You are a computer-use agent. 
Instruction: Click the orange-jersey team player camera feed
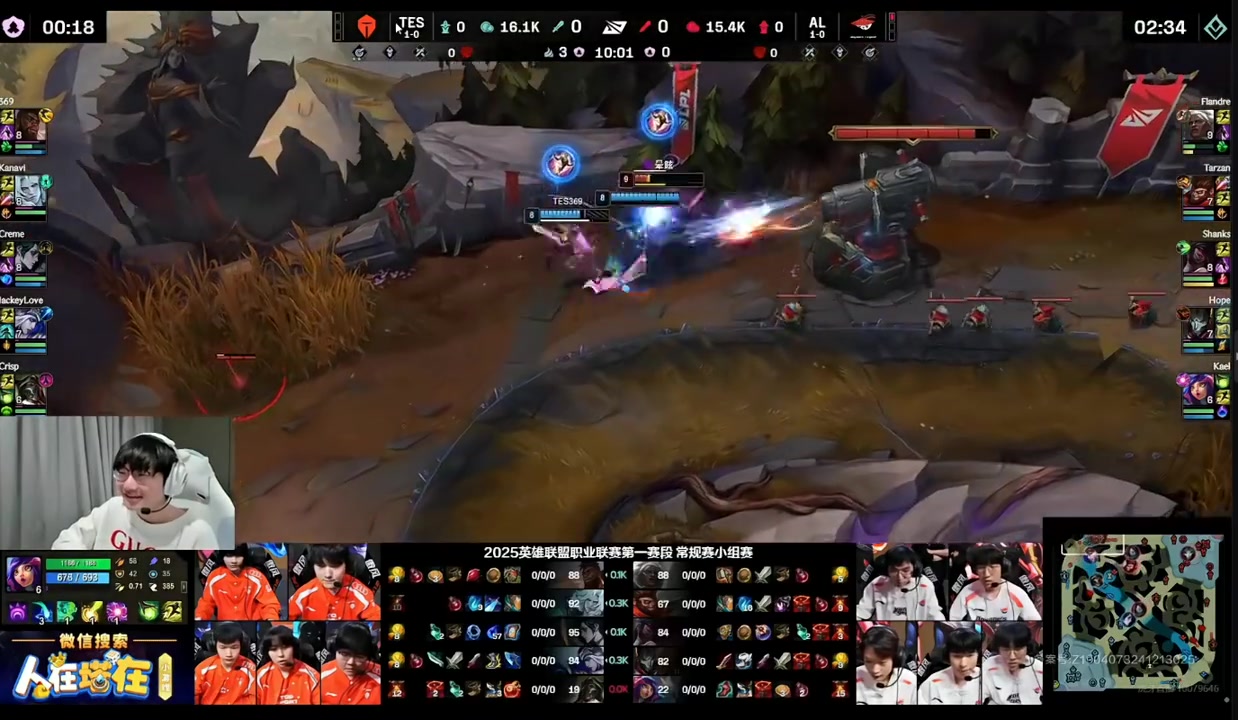point(287,624)
